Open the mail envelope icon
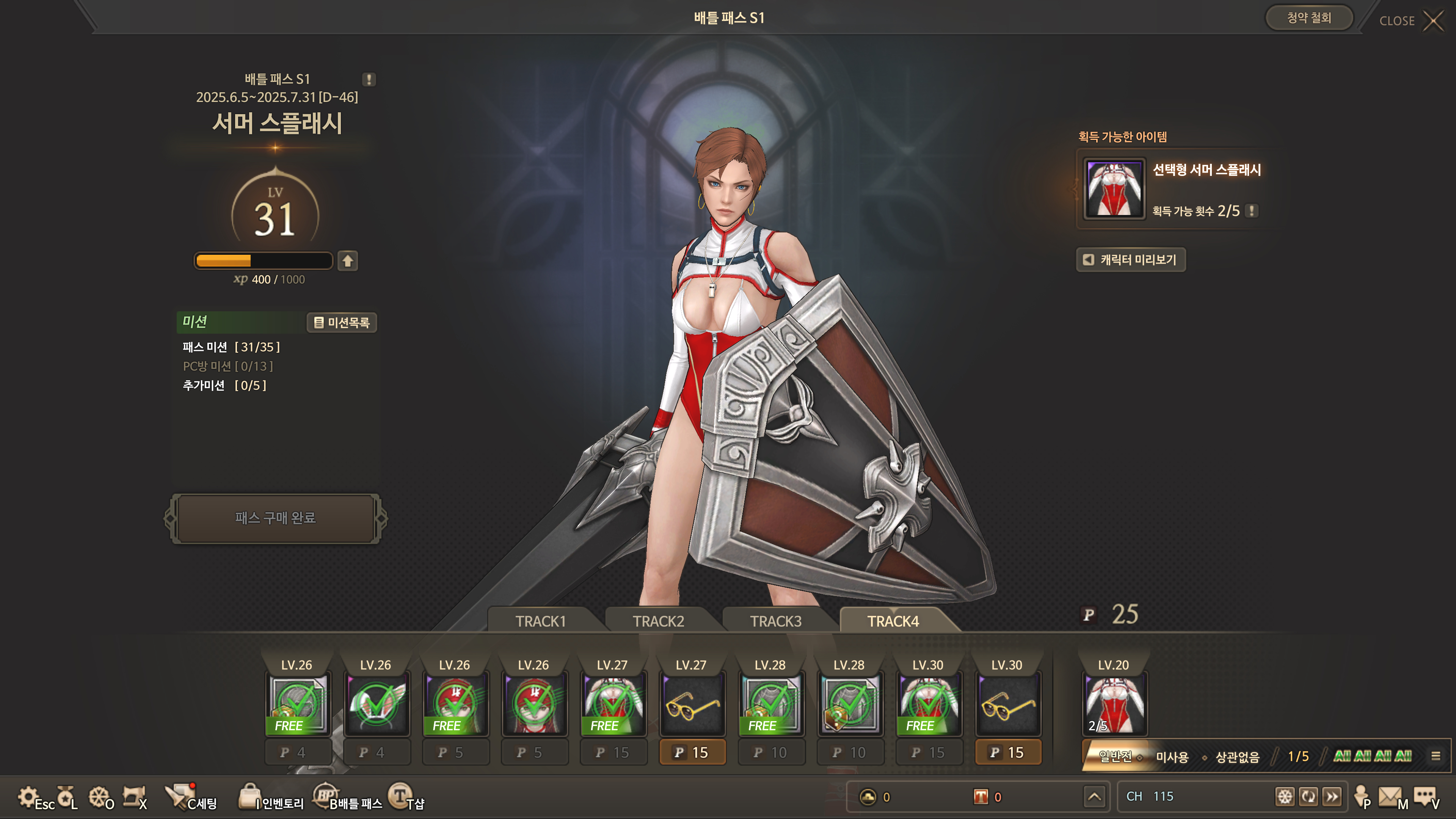 tap(1391, 797)
